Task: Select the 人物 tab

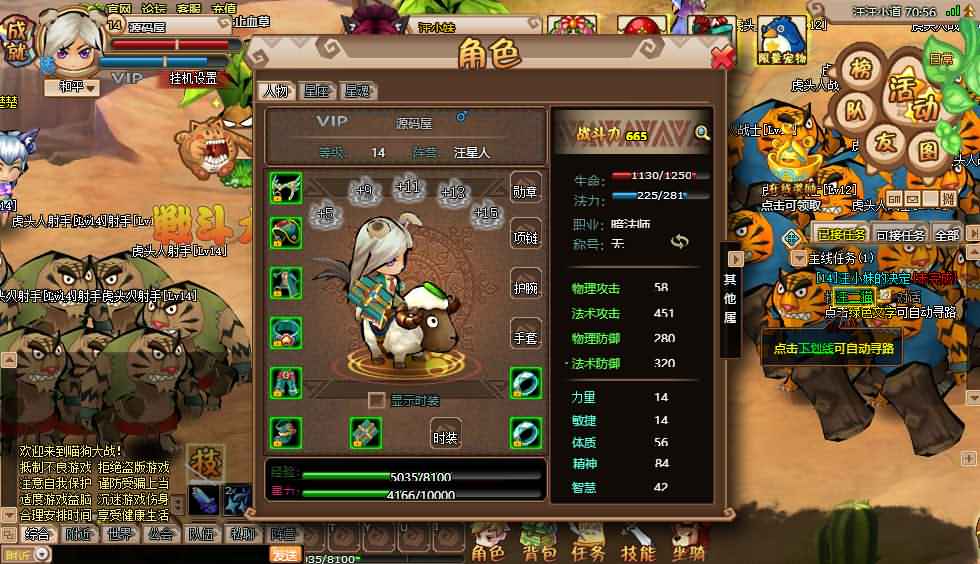Action: 275,91
